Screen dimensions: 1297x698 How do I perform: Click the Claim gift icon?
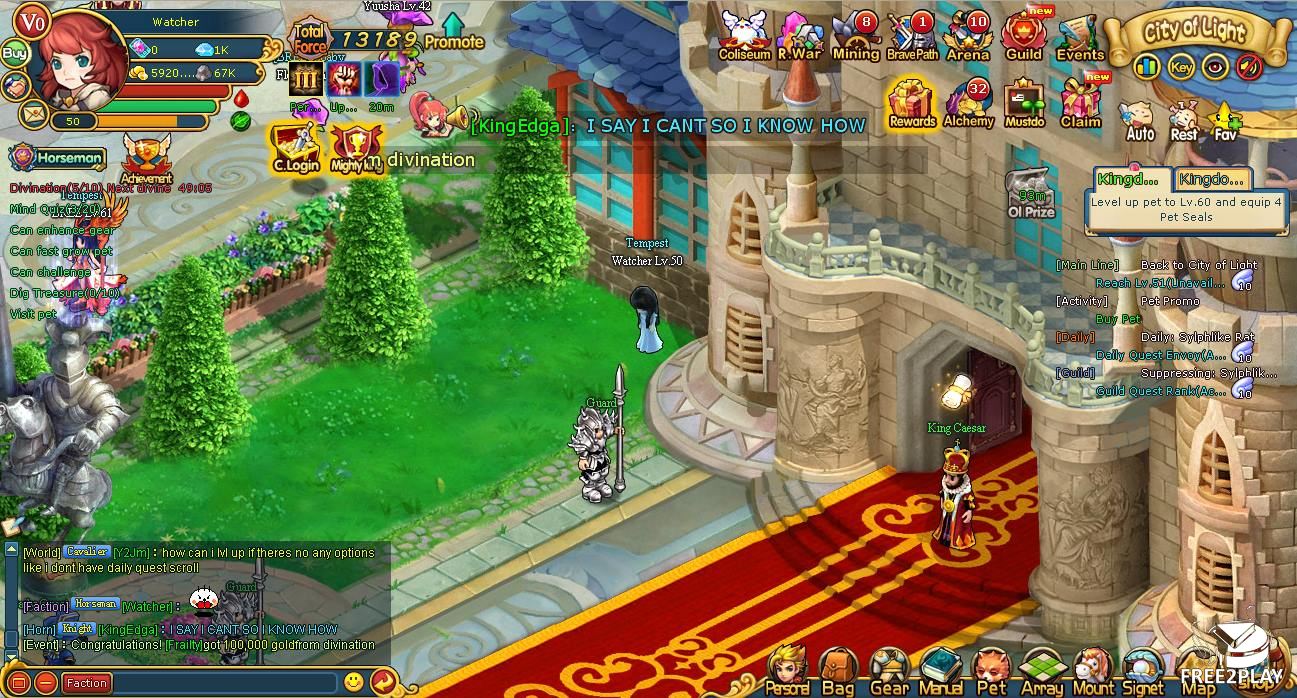[1080, 103]
